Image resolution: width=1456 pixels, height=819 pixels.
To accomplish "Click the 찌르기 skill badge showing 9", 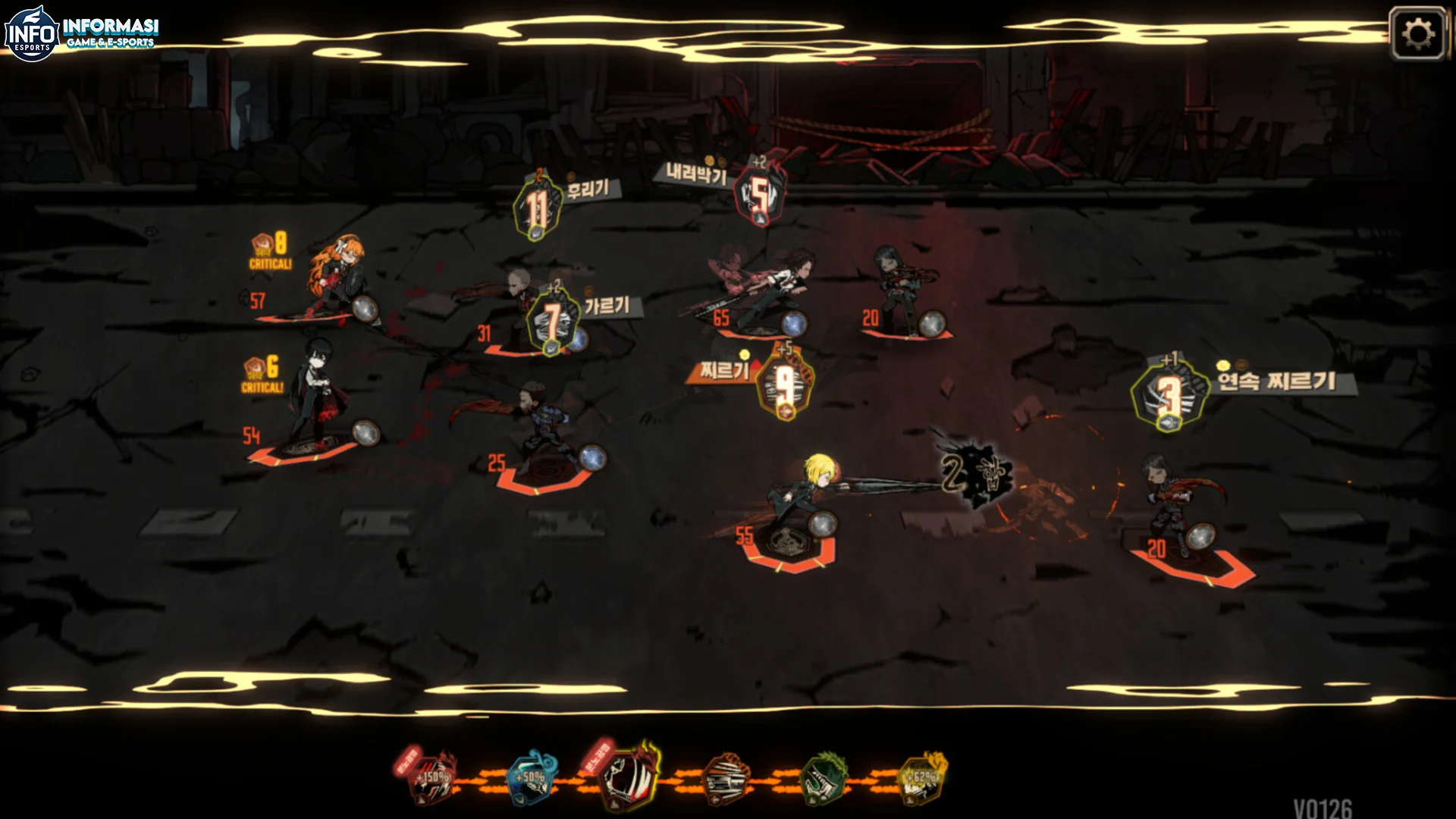I will (785, 385).
